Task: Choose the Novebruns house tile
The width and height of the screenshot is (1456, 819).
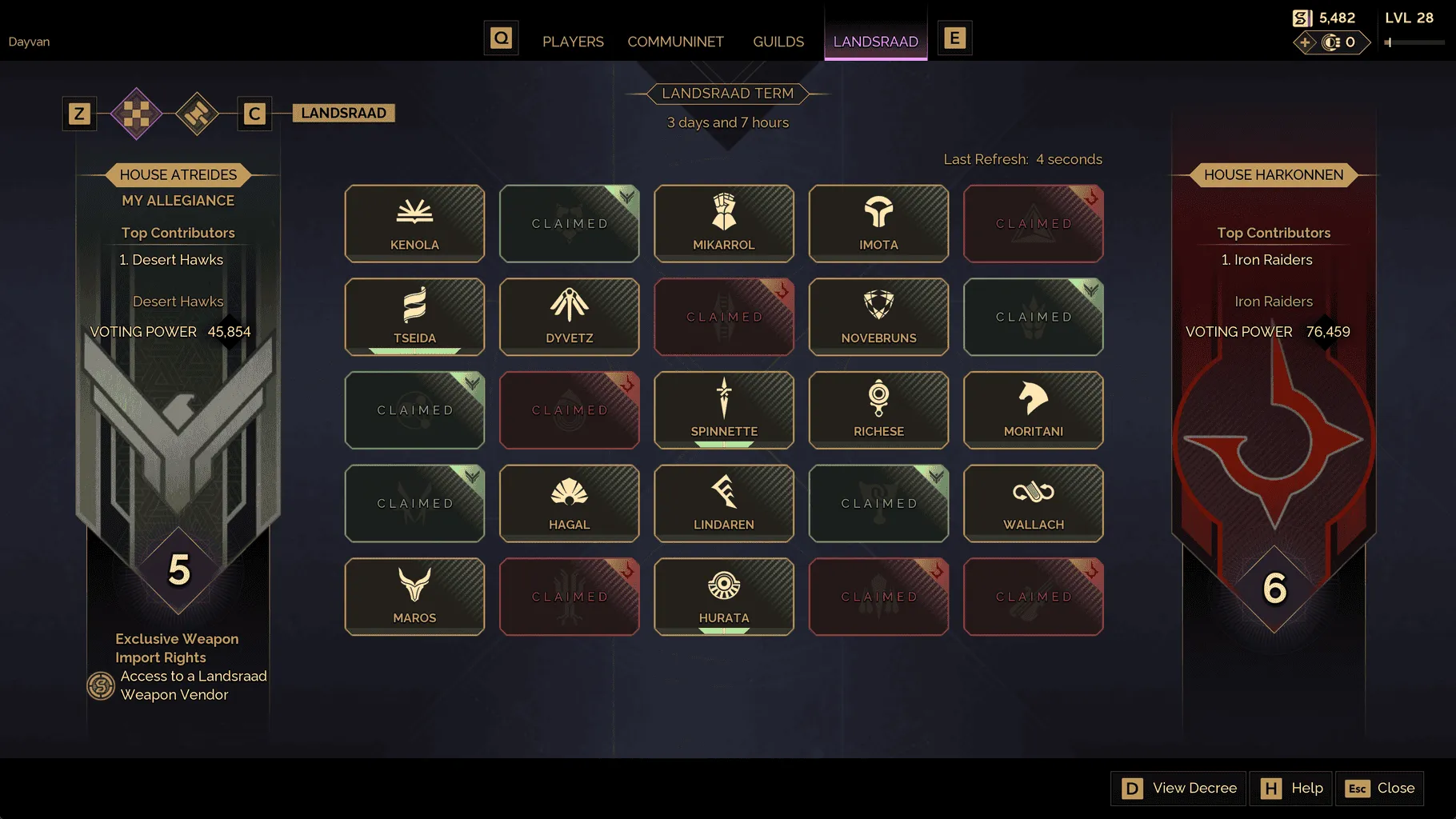Action: [878, 317]
